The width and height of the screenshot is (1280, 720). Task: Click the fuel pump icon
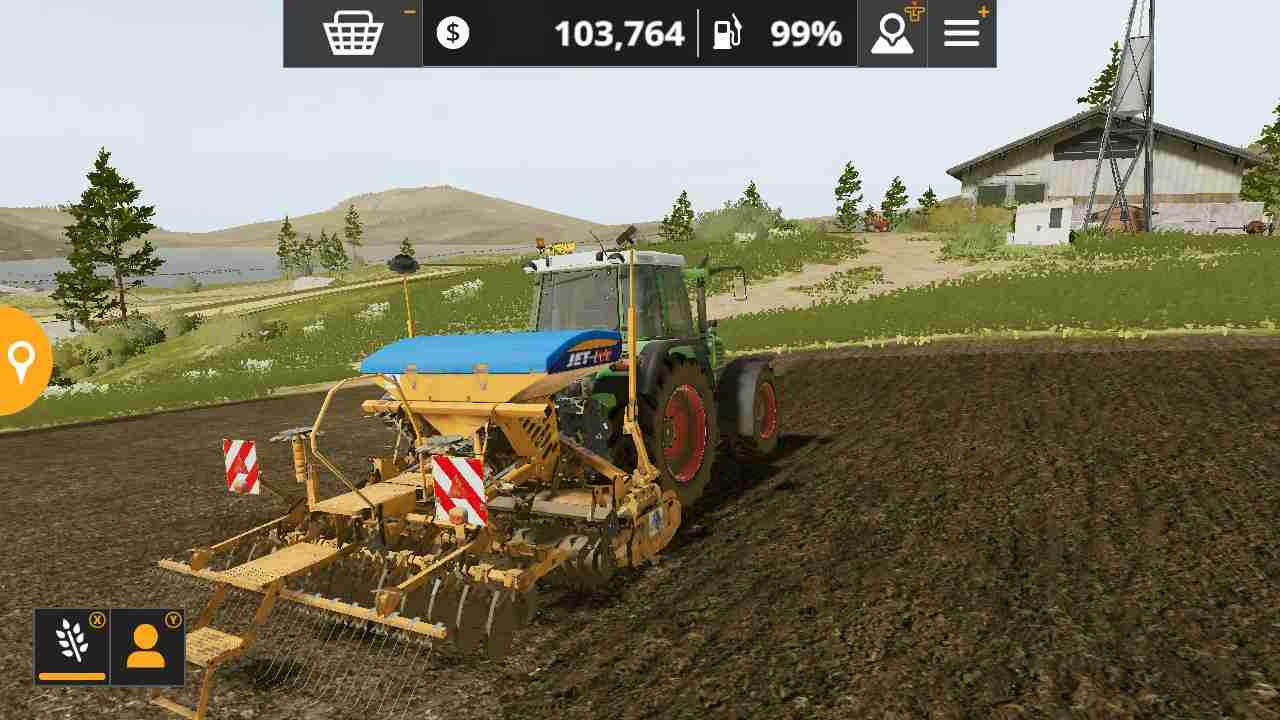coord(729,33)
